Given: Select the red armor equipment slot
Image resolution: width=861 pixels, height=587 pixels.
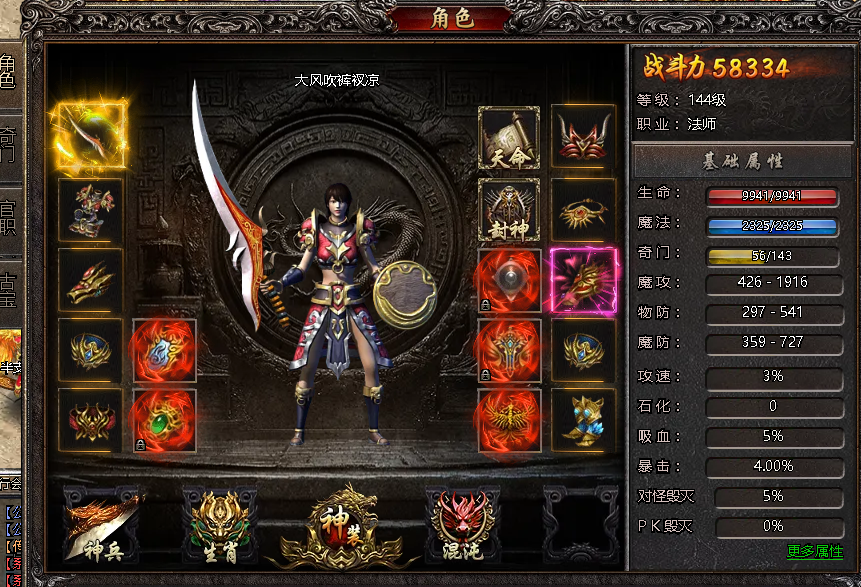Looking at the screenshot, I should coord(91,211).
